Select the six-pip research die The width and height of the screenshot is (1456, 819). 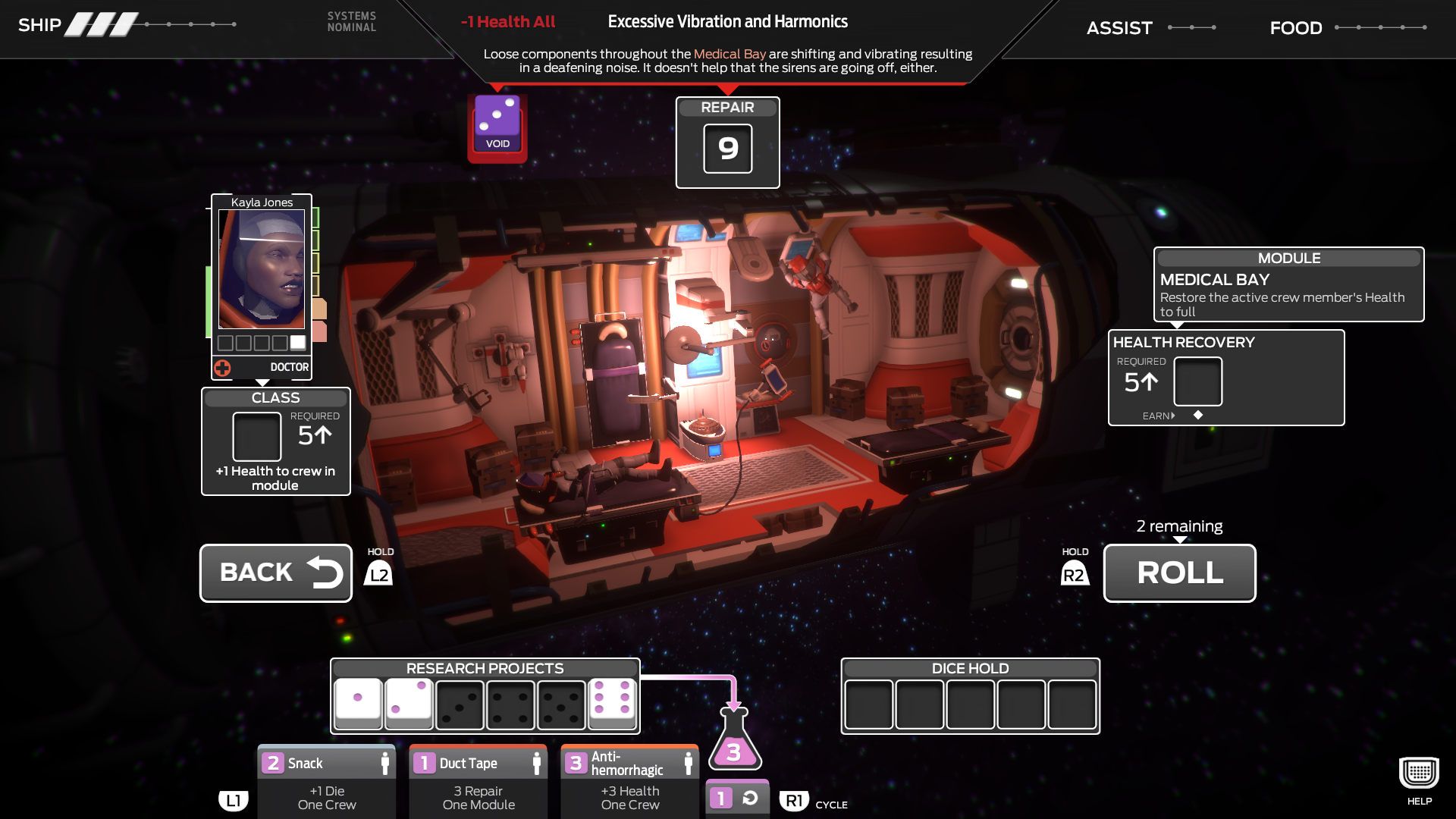click(611, 704)
